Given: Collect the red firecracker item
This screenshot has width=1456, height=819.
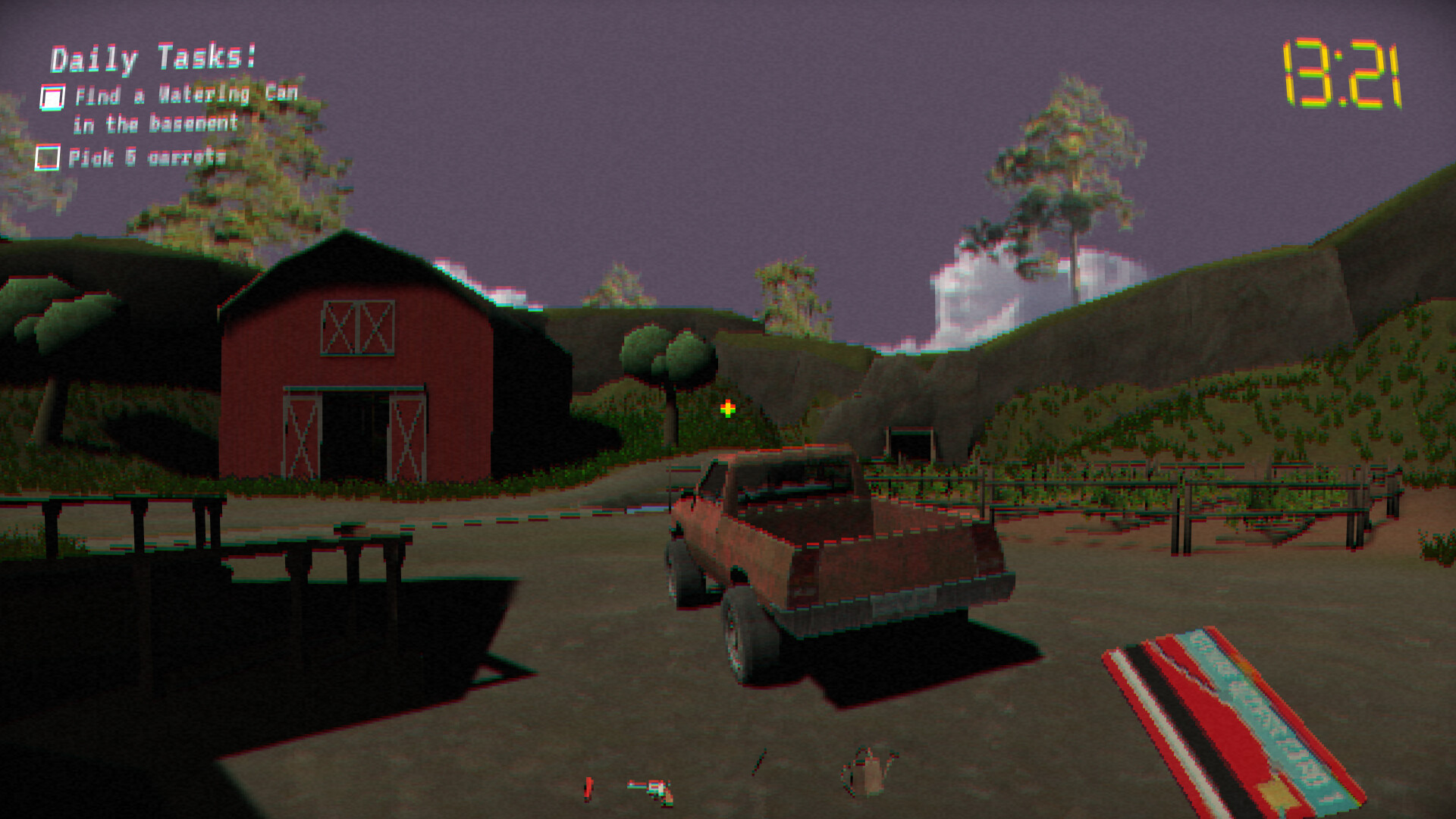Looking at the screenshot, I should point(588,789).
